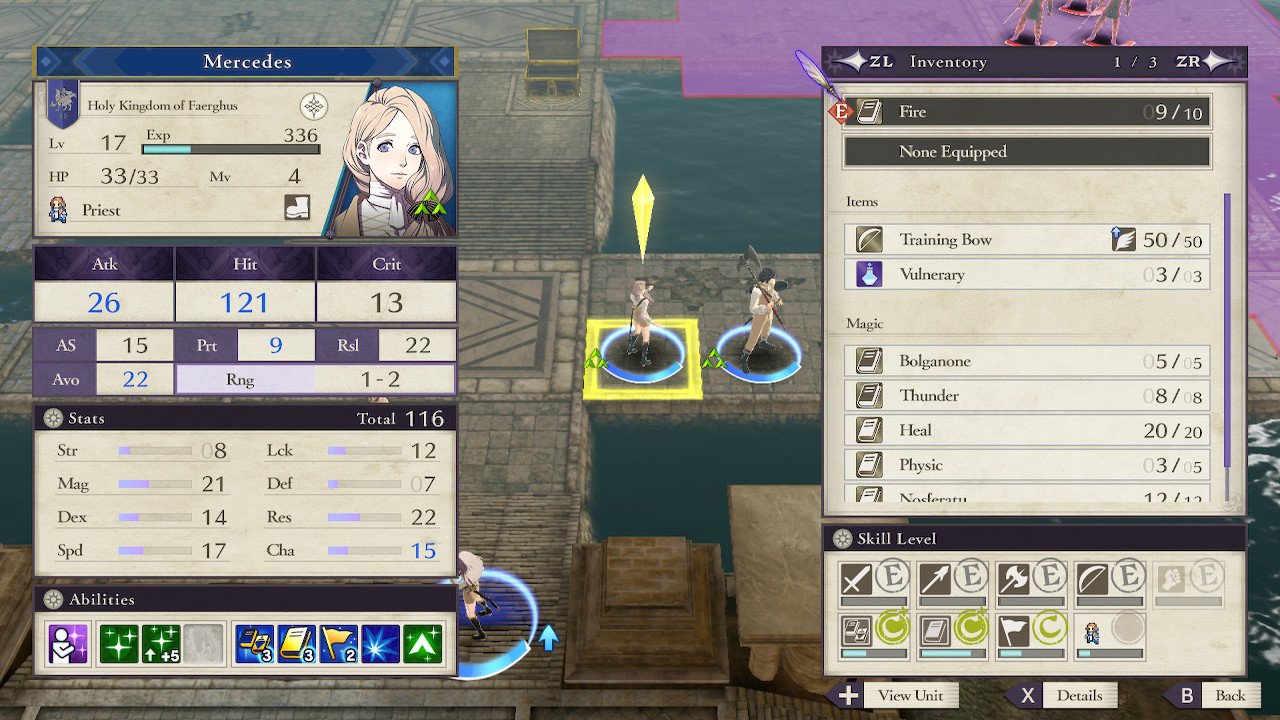1280x720 pixels.
Task: Select the blue flag ability icon
Action: 339,645
